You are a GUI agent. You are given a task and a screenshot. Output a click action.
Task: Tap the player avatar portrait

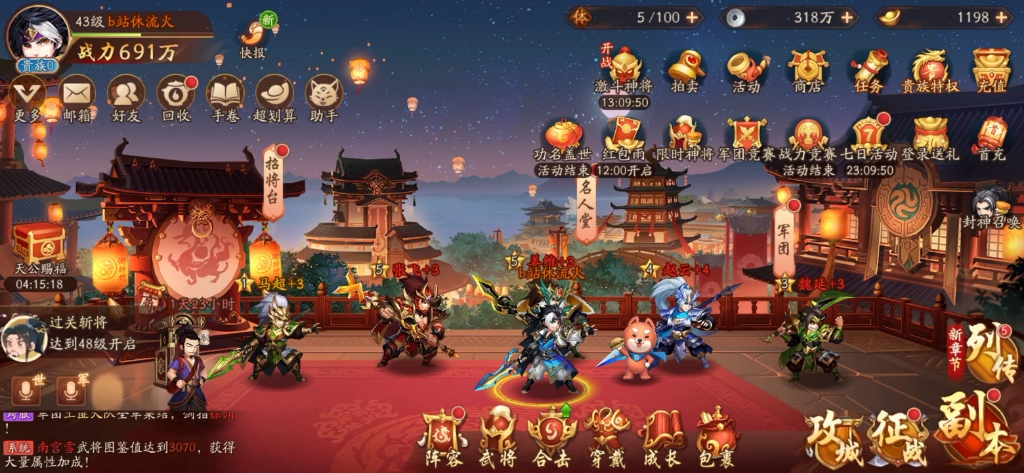(x=37, y=35)
